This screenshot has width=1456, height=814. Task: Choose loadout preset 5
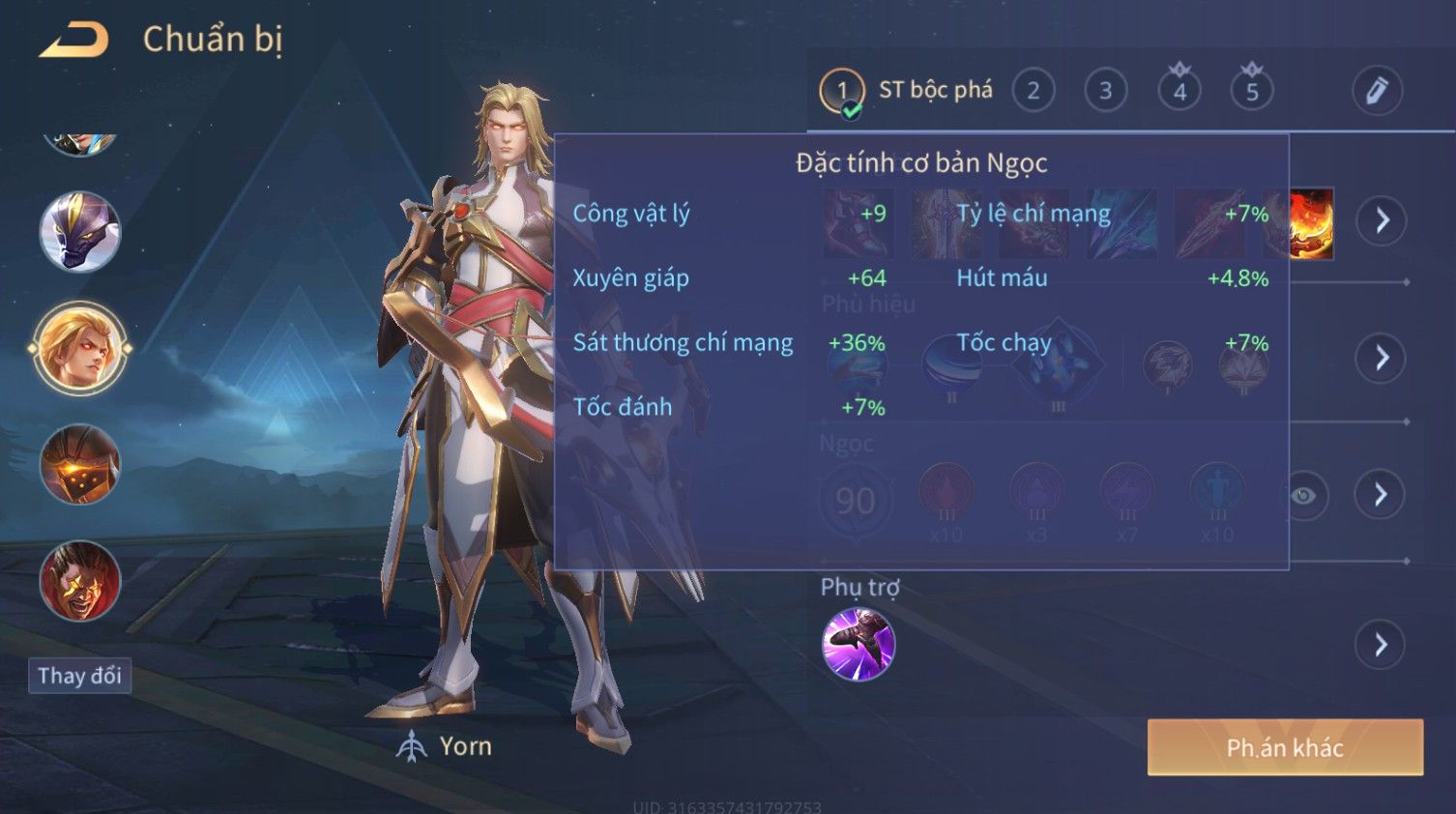coord(1252,91)
